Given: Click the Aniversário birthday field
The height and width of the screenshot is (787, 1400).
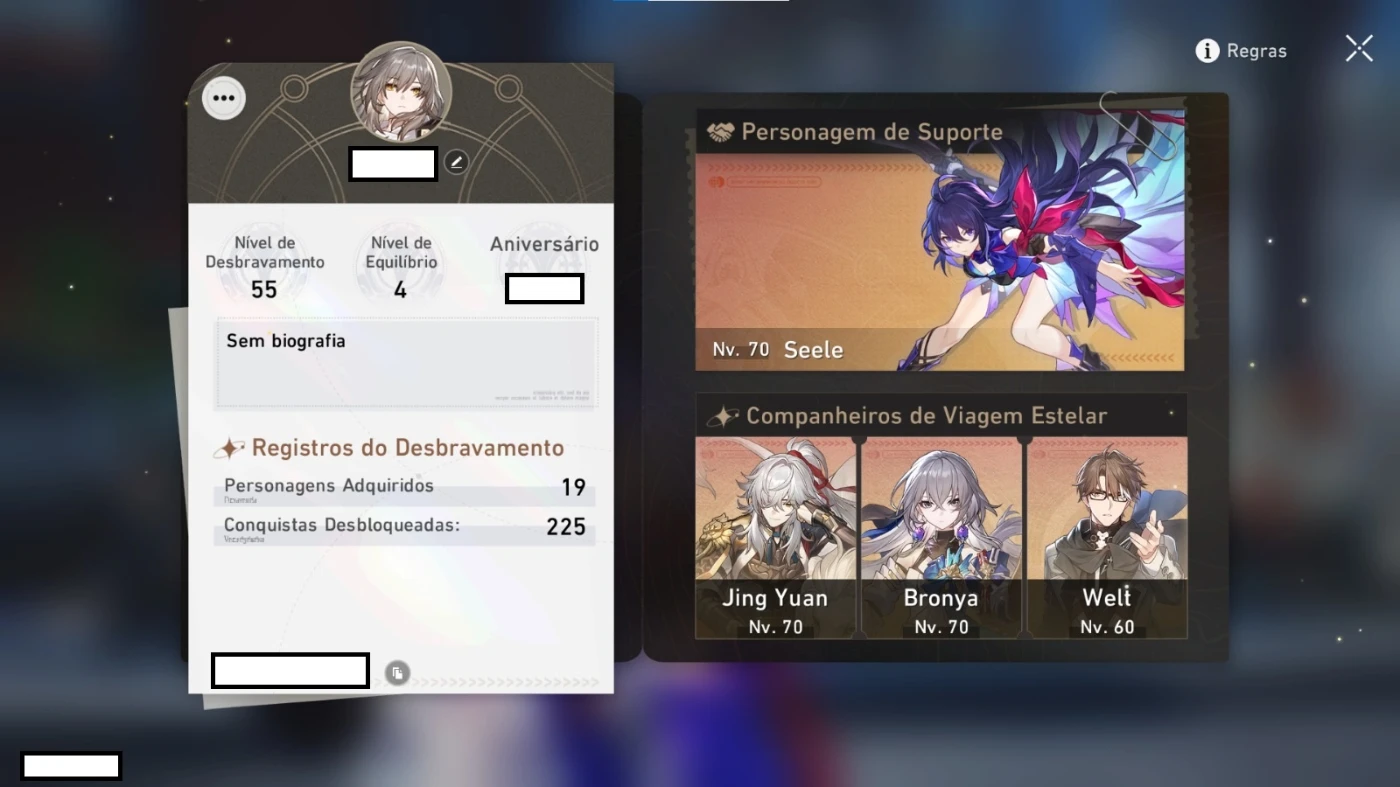Looking at the screenshot, I should 544,288.
